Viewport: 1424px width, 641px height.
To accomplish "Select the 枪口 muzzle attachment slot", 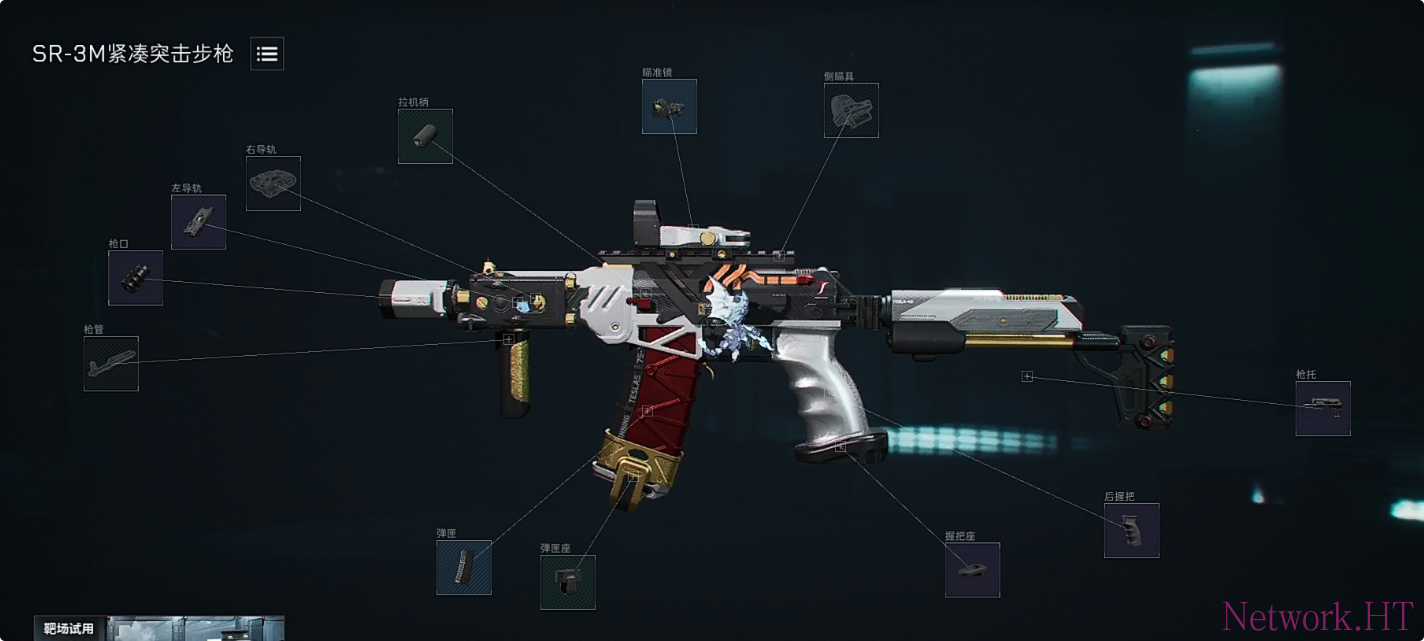I will click(135, 278).
